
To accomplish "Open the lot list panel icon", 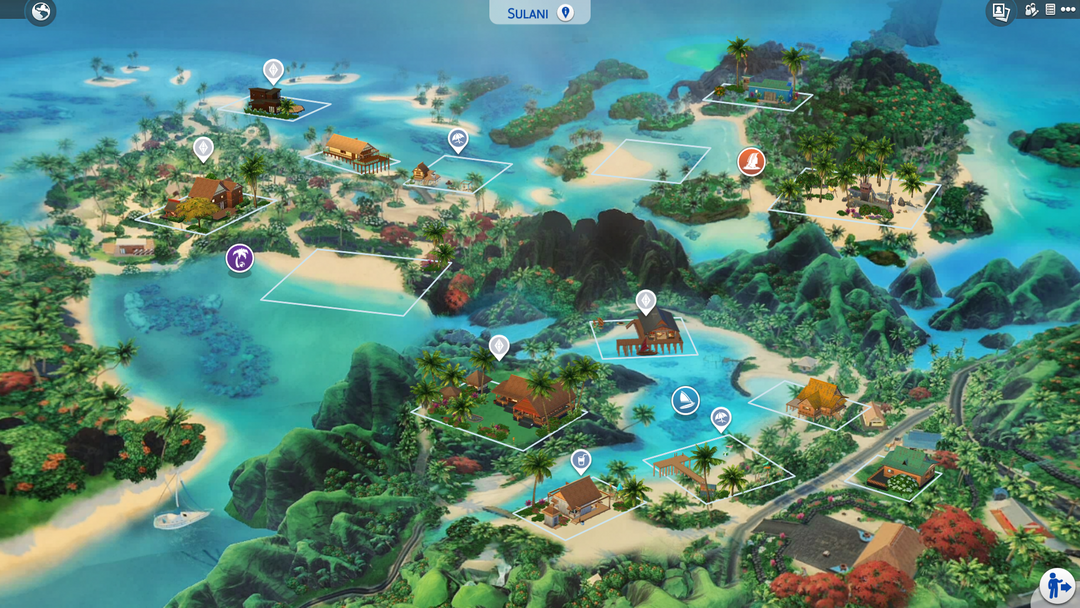I will [x=1050, y=10].
